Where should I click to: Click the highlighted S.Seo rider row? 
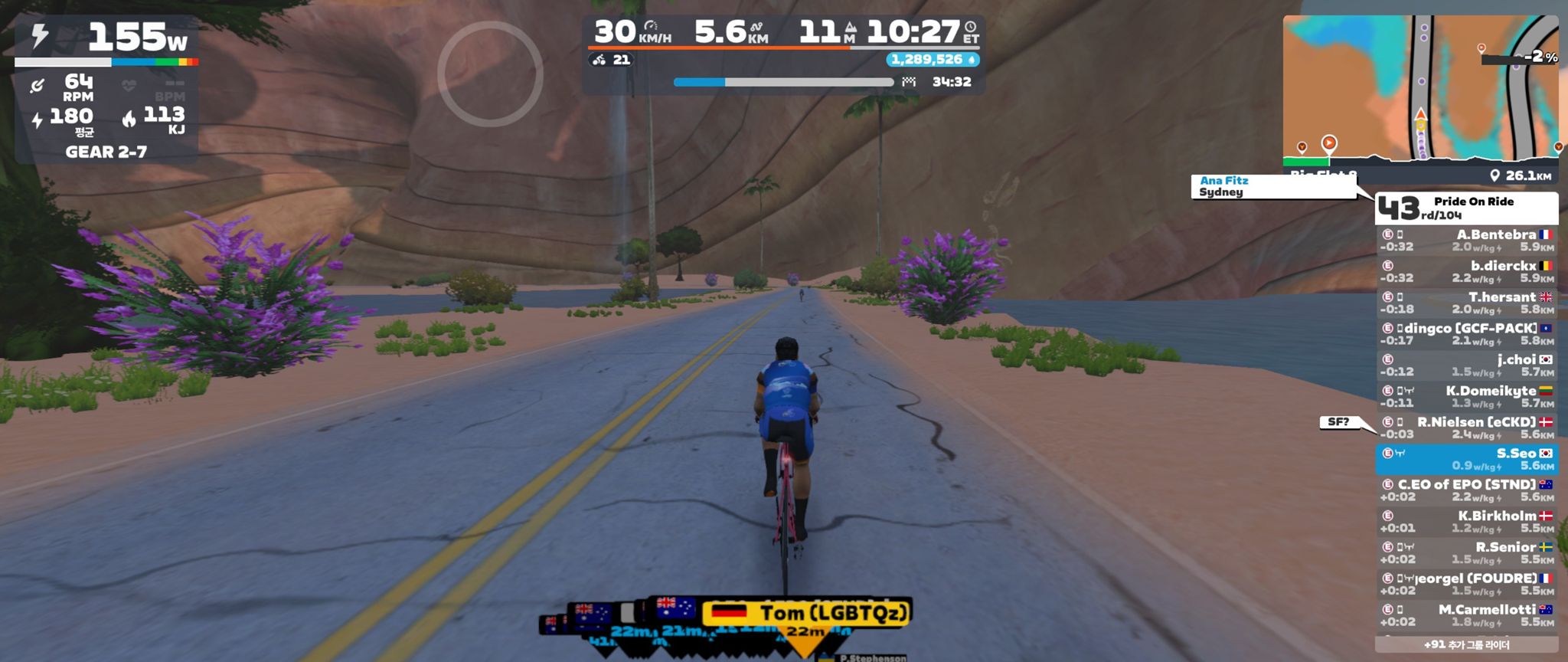(1466, 460)
